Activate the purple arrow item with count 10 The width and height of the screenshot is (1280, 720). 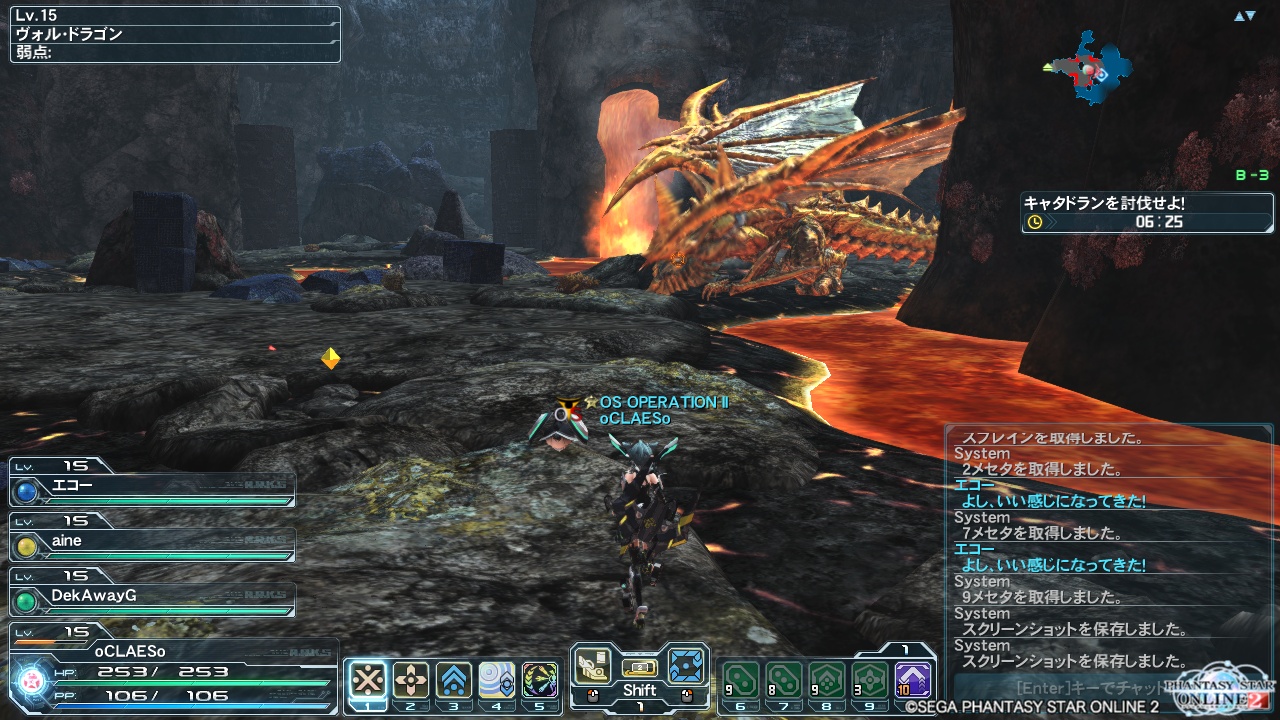click(913, 680)
